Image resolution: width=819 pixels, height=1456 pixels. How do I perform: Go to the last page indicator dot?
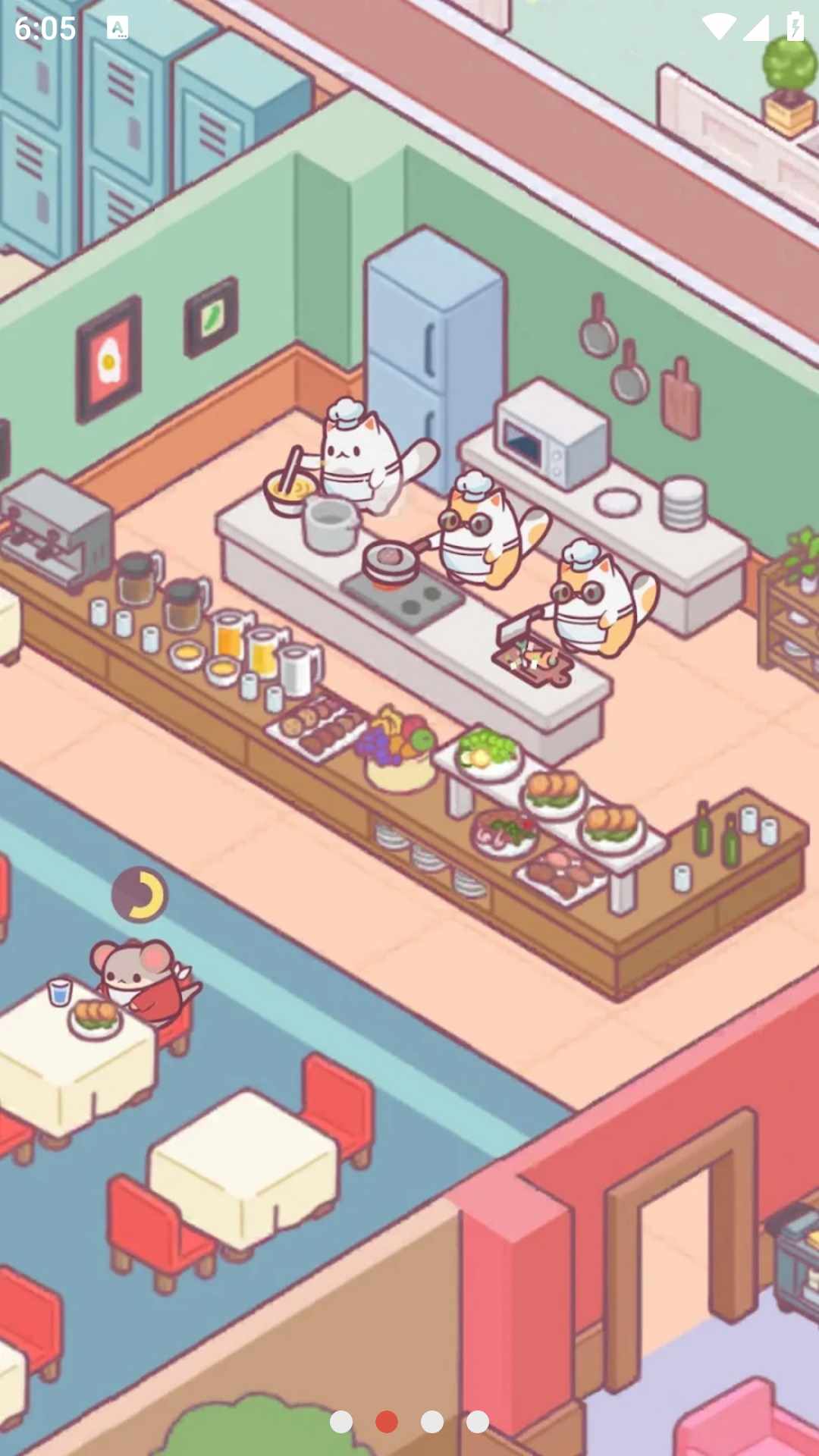coord(478,1422)
